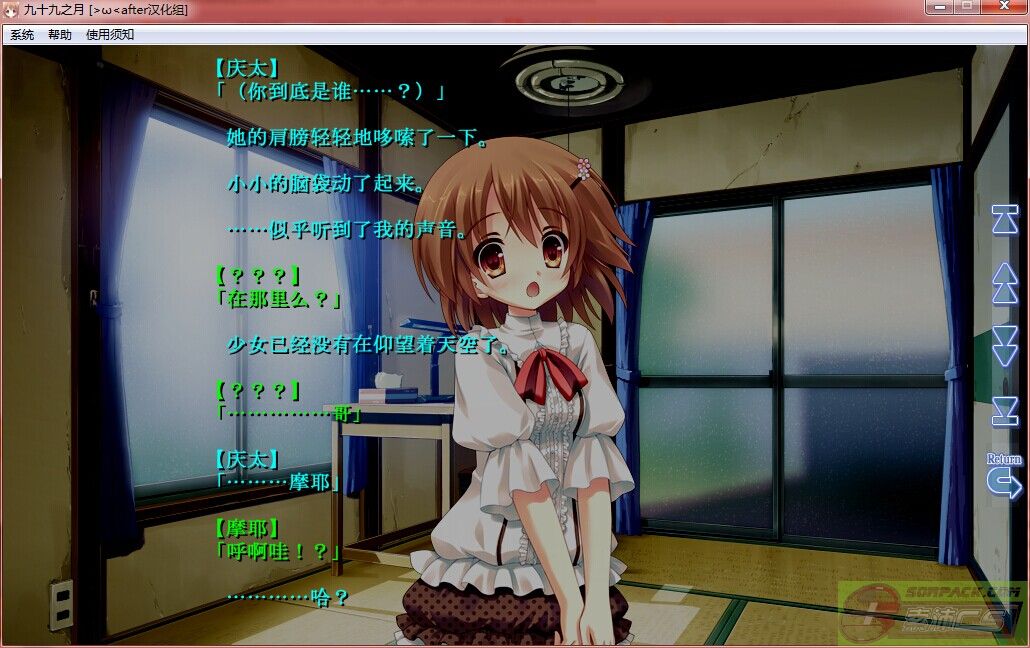1030x648 pixels.
Task: Jump to the top of the backlog
Action: point(1004,219)
